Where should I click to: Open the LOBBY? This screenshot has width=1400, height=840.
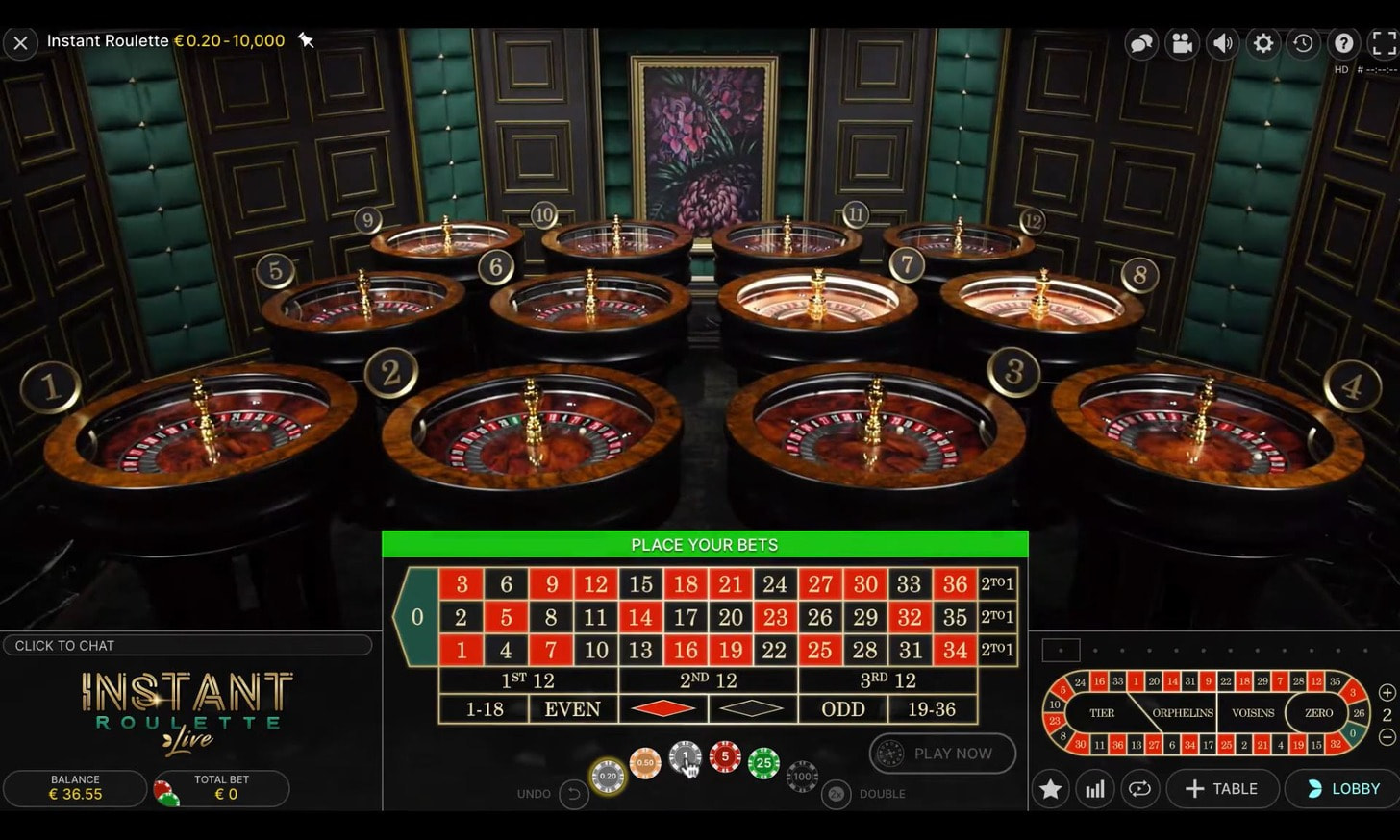(x=1343, y=789)
